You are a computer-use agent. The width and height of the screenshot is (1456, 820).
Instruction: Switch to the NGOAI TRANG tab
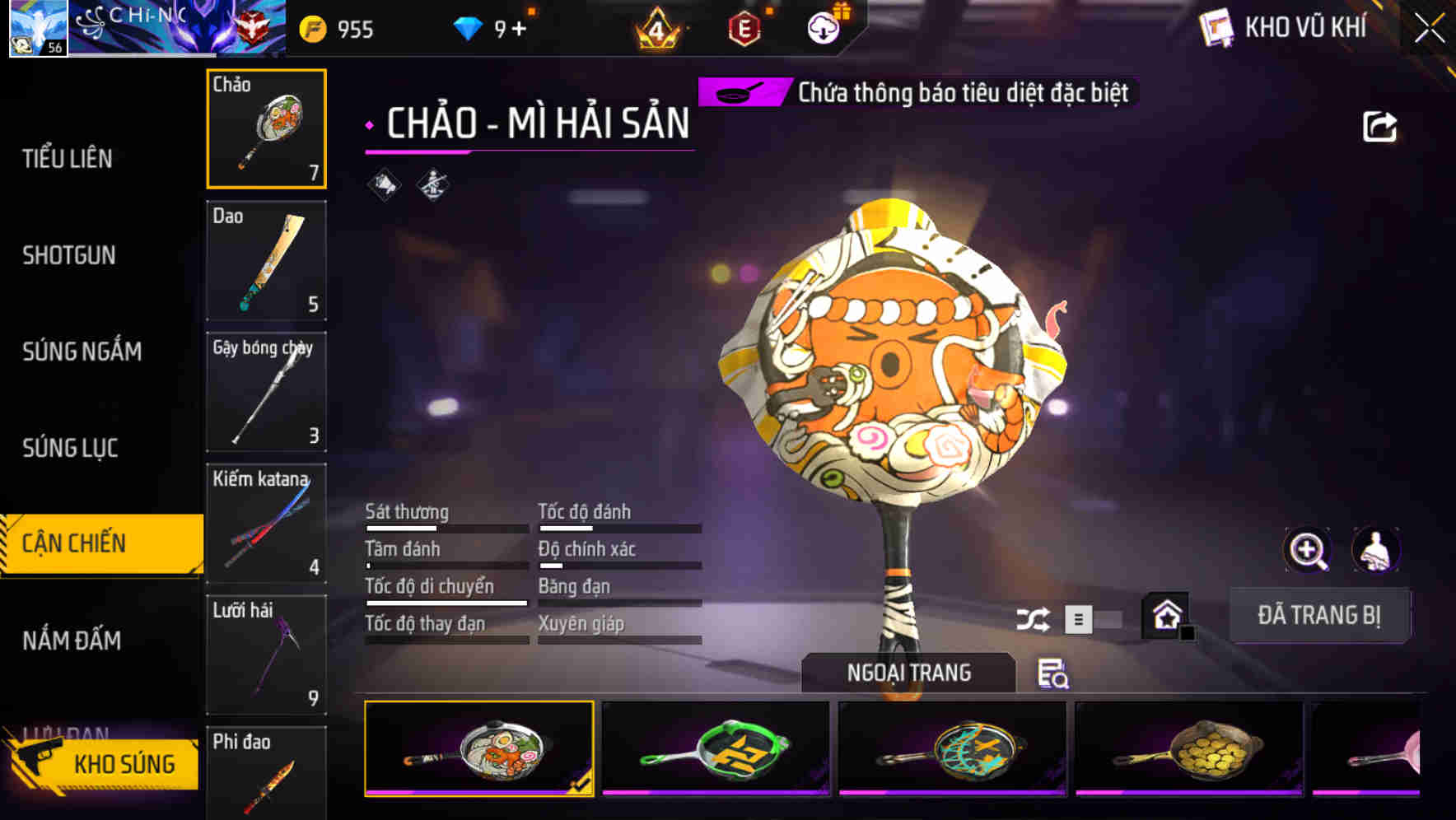pos(908,672)
